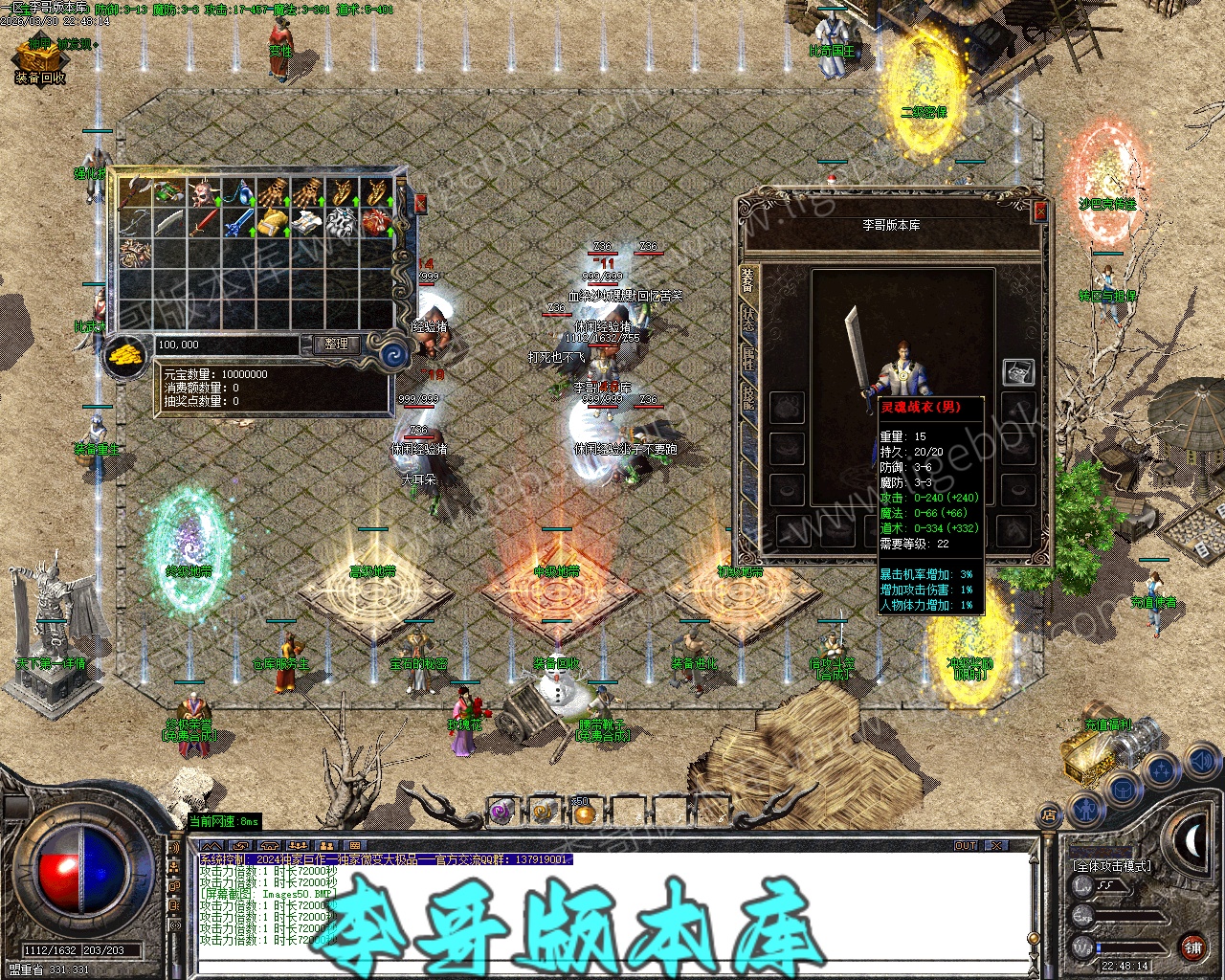Click the OUT button above the chat
The width and height of the screenshot is (1225, 980).
(966, 846)
